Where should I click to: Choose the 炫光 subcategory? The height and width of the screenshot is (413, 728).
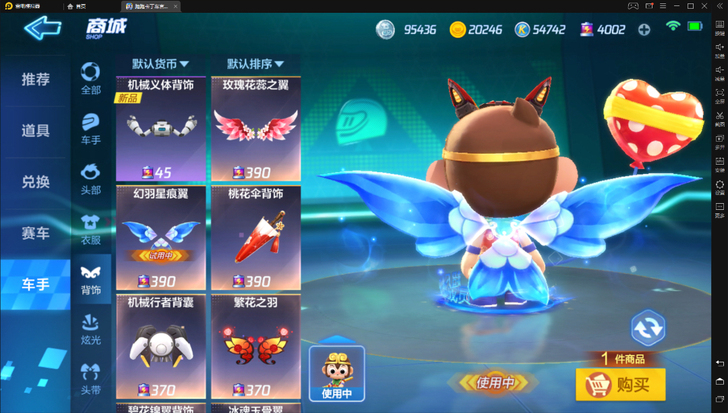(91, 329)
